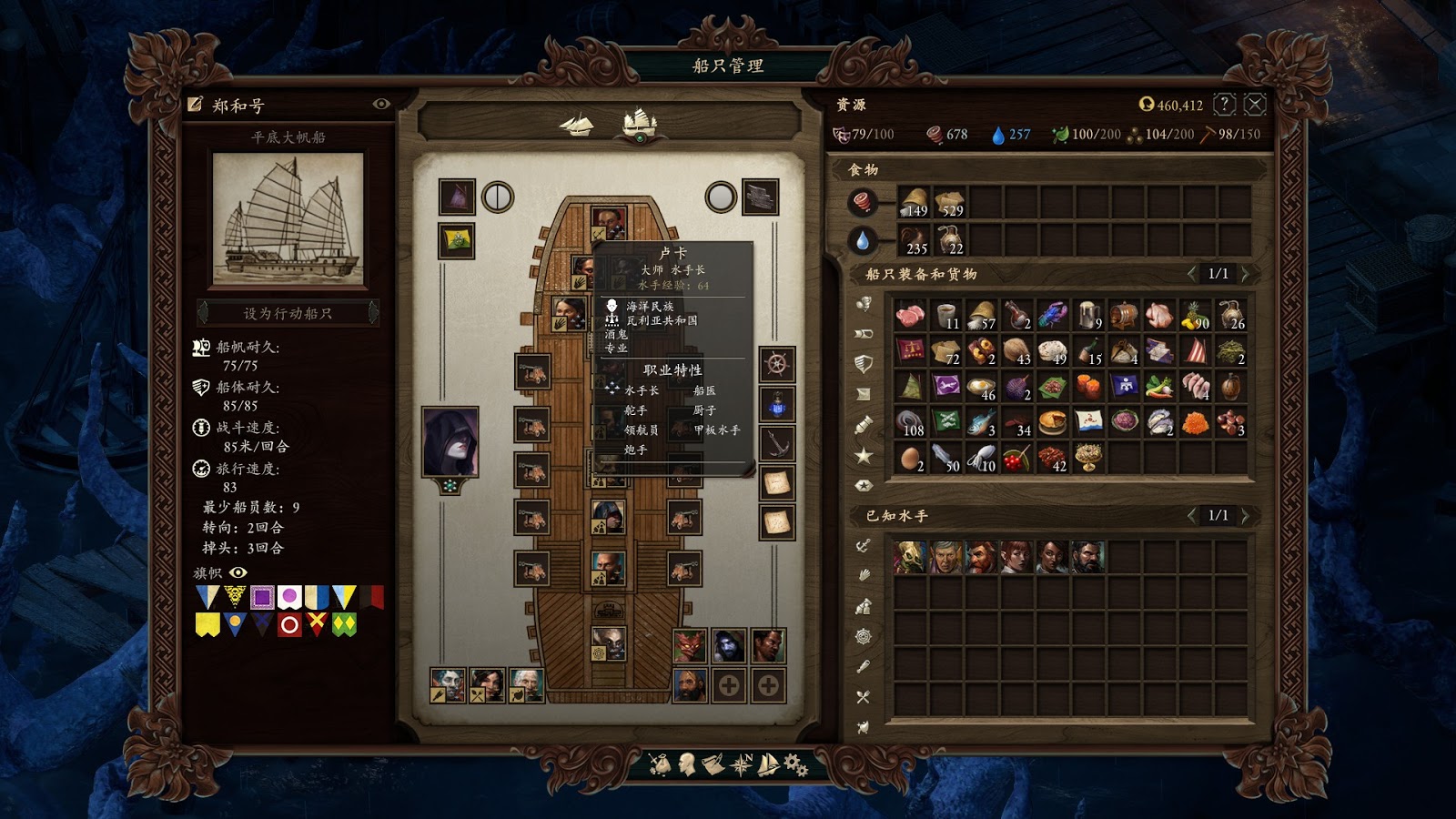Click the wooden barrel cargo item
The height and width of the screenshot is (819, 1456).
tap(1124, 316)
